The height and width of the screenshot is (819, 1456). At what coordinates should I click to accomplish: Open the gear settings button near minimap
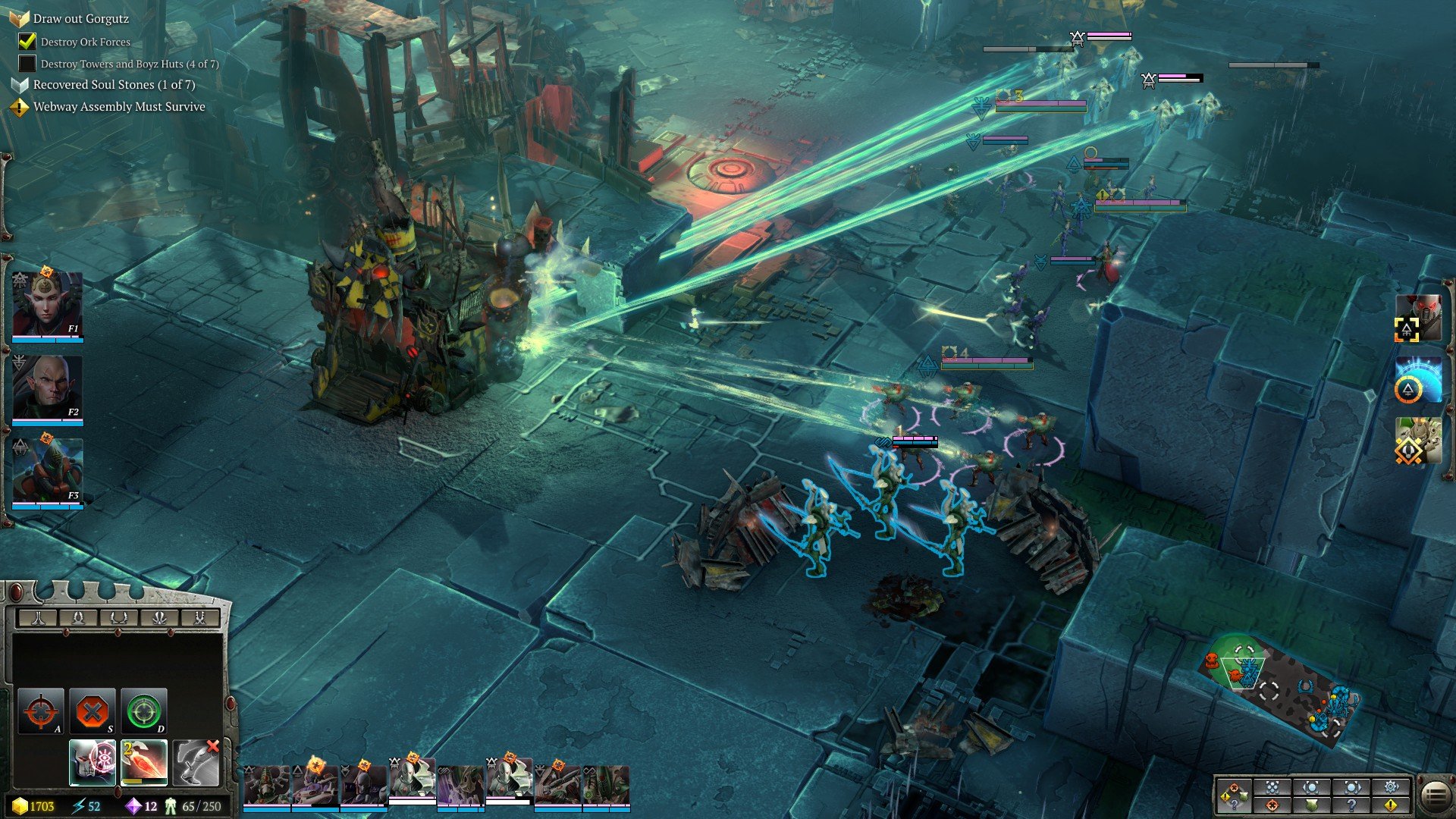pyautogui.click(x=1391, y=787)
